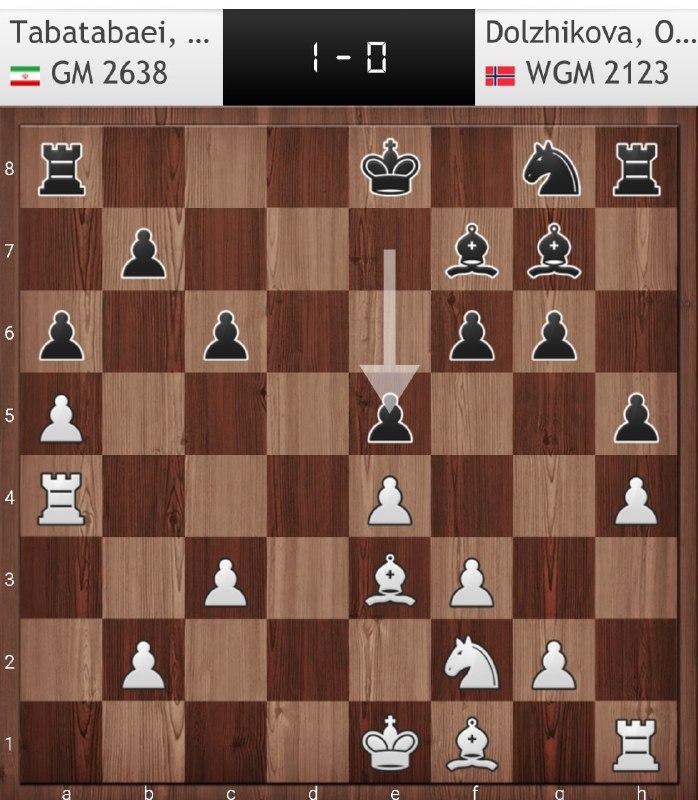Screen dimensions: 698x800
Task: Select the black king
Action: [390, 167]
